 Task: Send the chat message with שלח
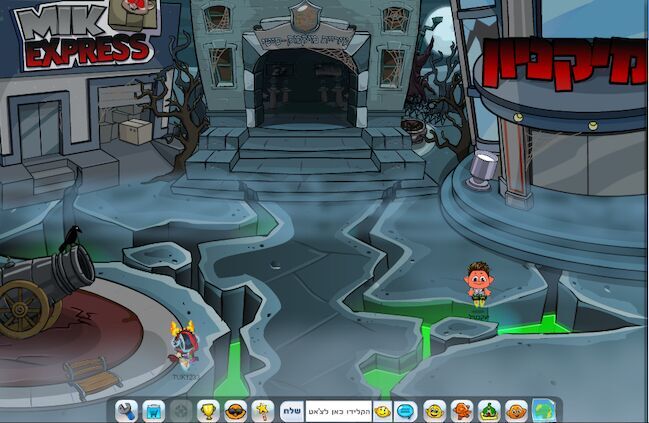click(291, 410)
